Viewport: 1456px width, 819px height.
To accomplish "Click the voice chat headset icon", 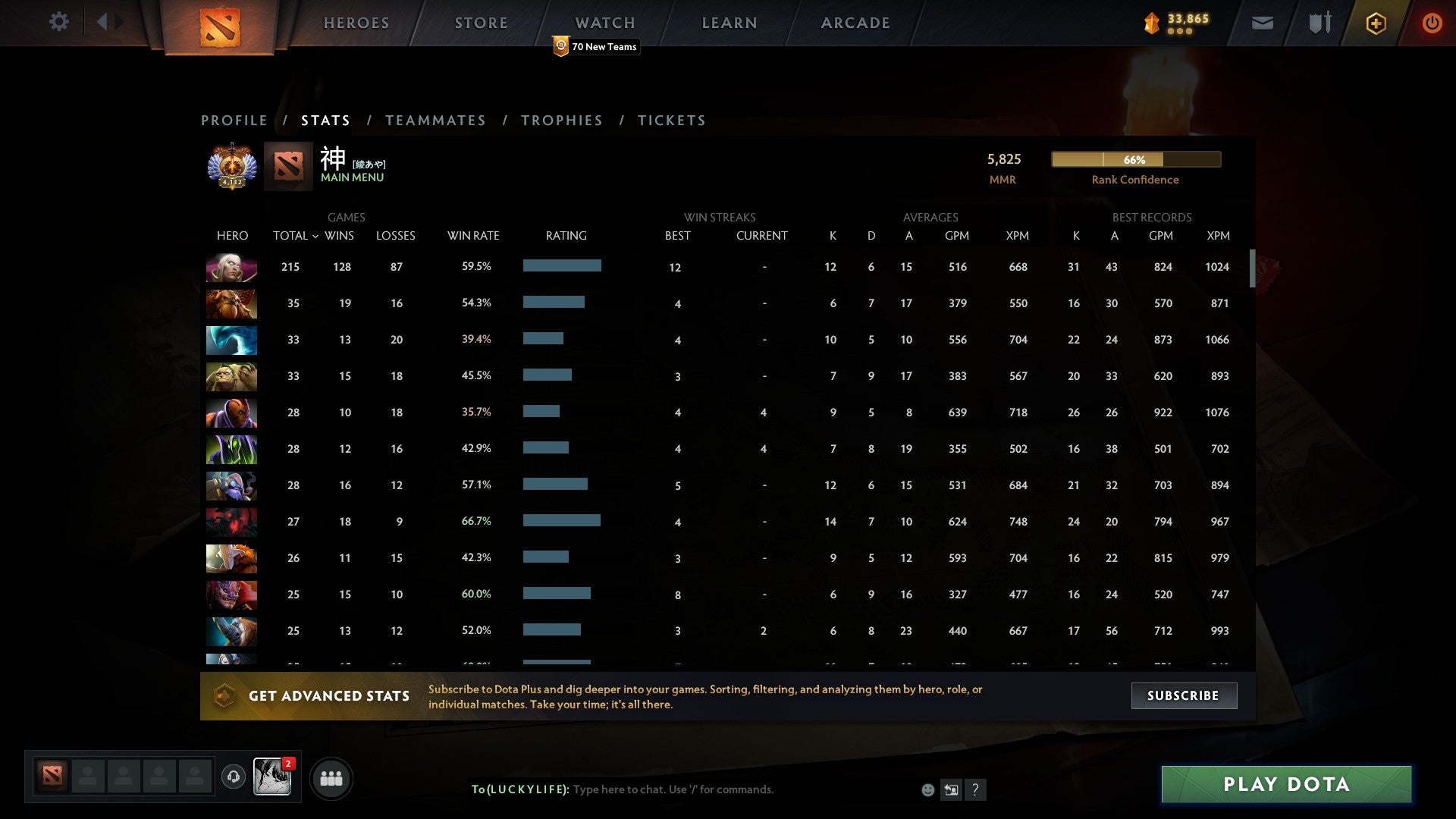I will point(234,778).
